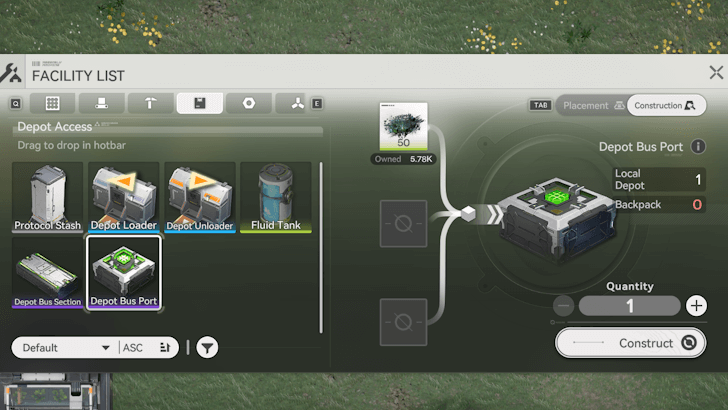Open the grid category tab

(x=52, y=103)
